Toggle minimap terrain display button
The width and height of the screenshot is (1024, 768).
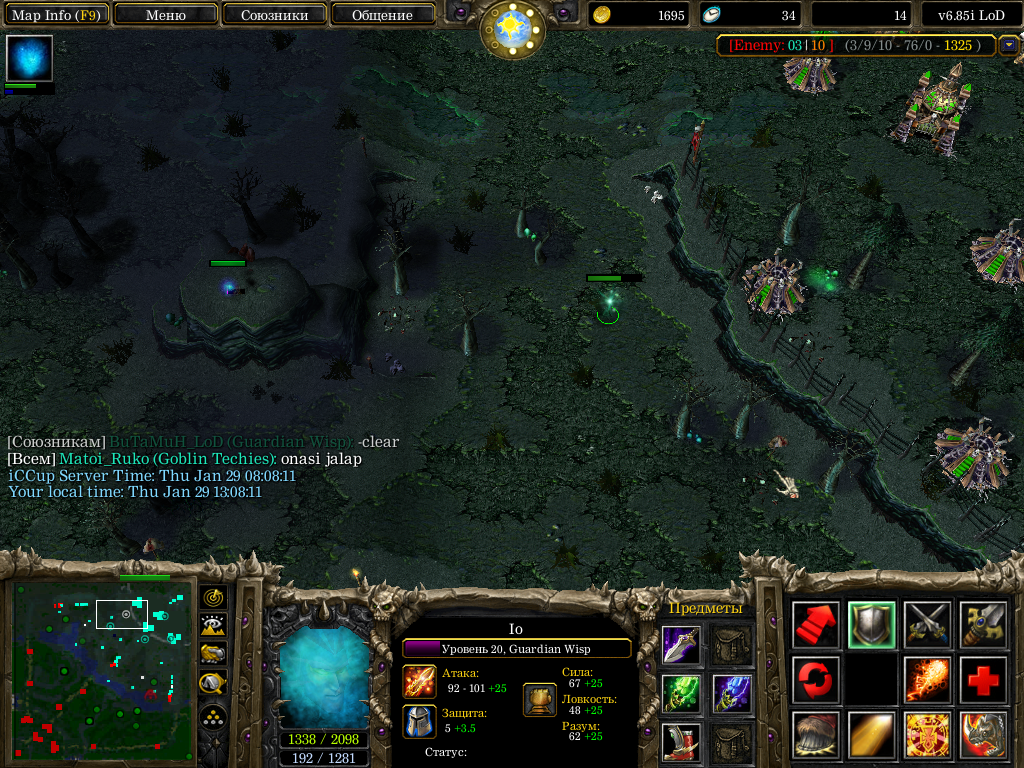(213, 626)
